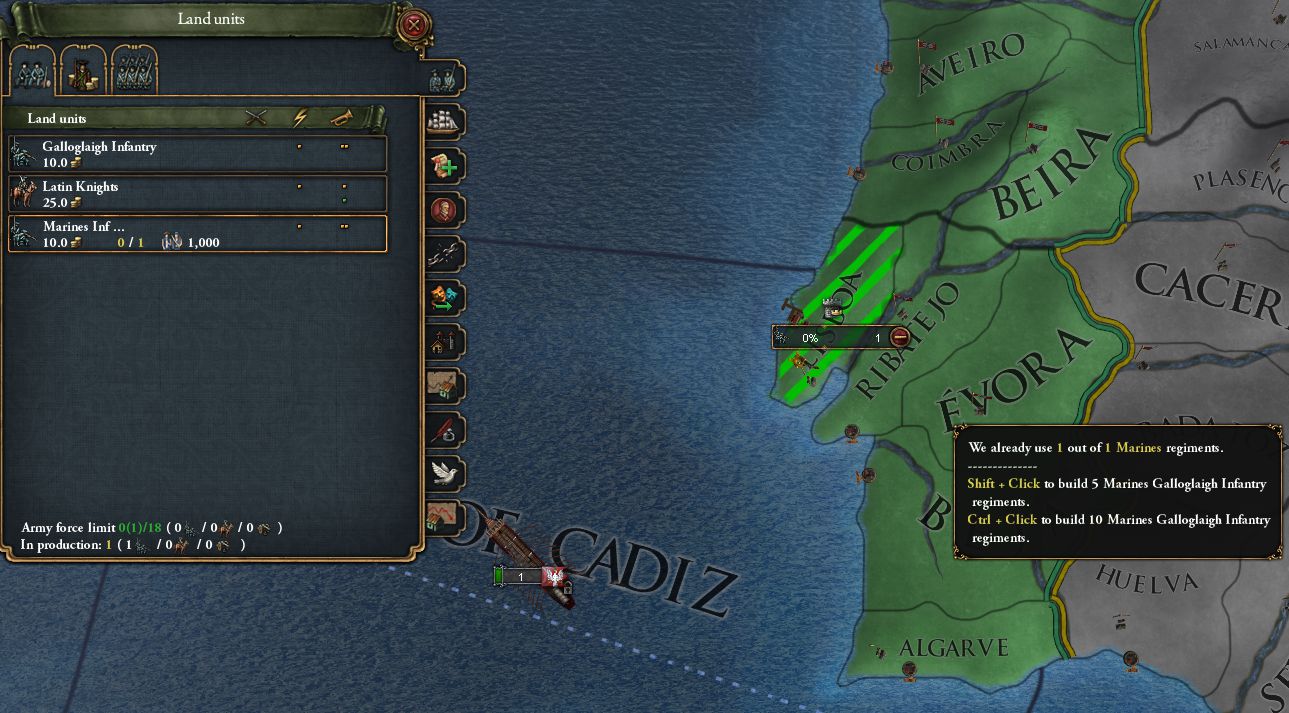This screenshot has height=713, width=1289.
Task: Open the white dove side tab
Action: (444, 473)
